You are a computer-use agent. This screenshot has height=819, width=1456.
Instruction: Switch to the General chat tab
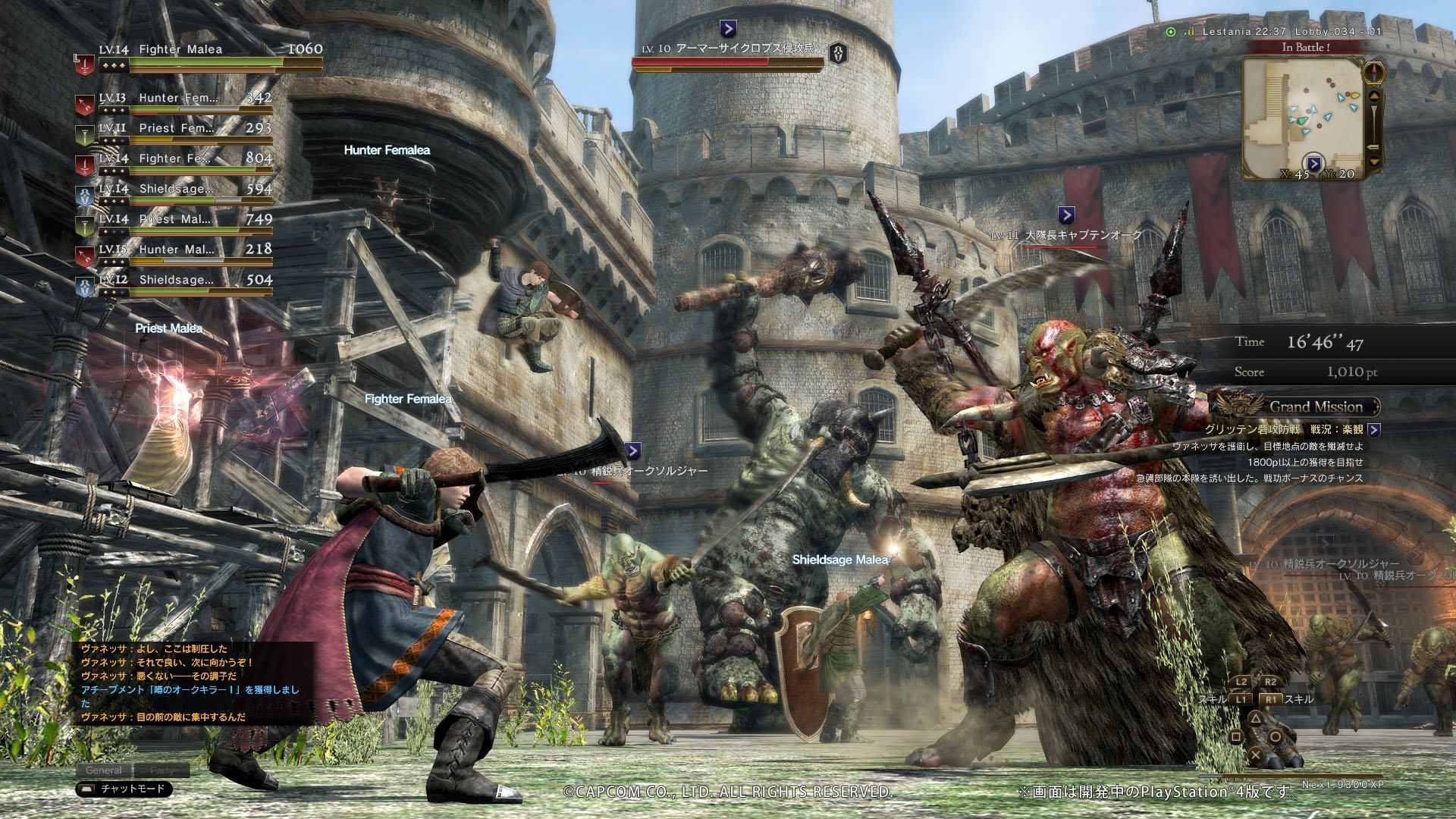point(104,770)
